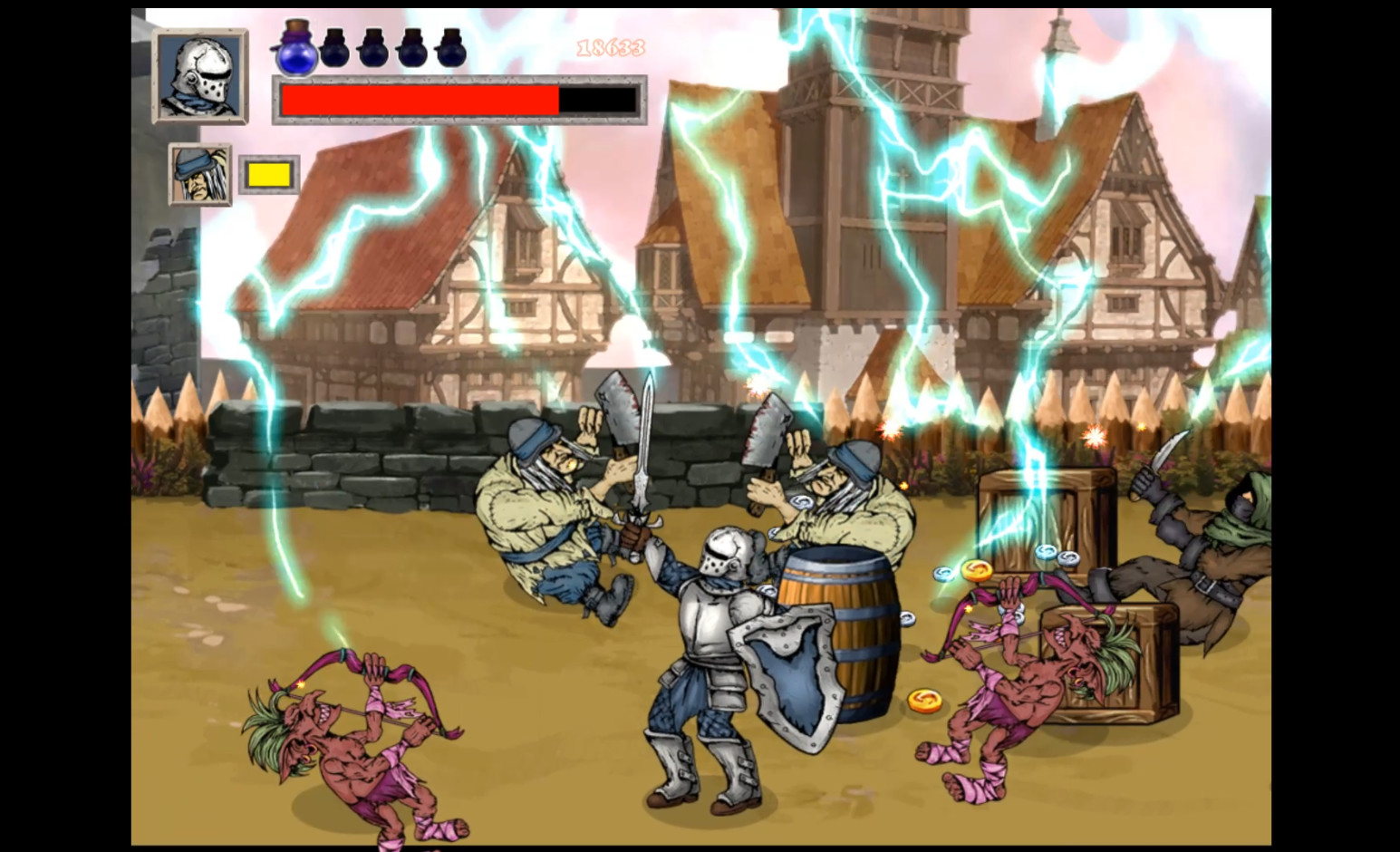Screen dimensions: 1400x852
Task: Click the fourth potion flask in the row
Action: tap(410, 52)
